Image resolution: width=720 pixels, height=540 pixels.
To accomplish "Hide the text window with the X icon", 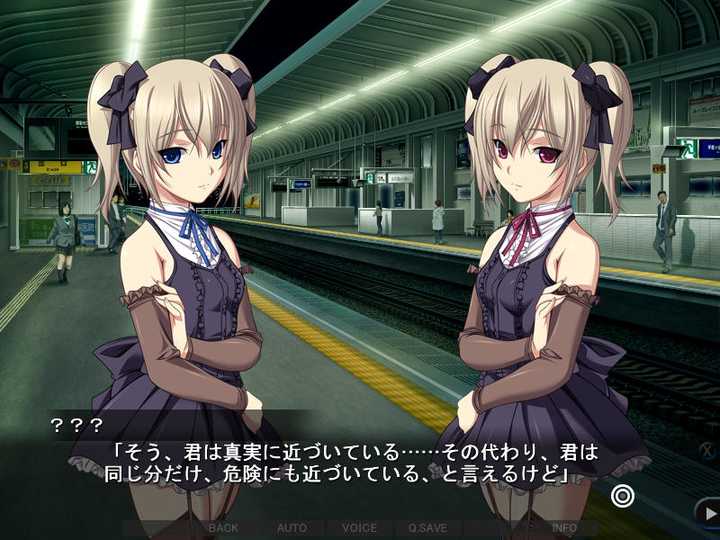I will pyautogui.click(x=707, y=451).
